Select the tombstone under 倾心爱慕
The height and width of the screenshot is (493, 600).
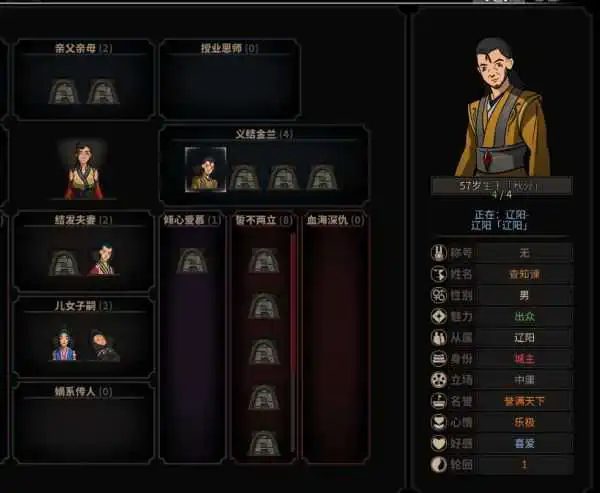(191, 261)
